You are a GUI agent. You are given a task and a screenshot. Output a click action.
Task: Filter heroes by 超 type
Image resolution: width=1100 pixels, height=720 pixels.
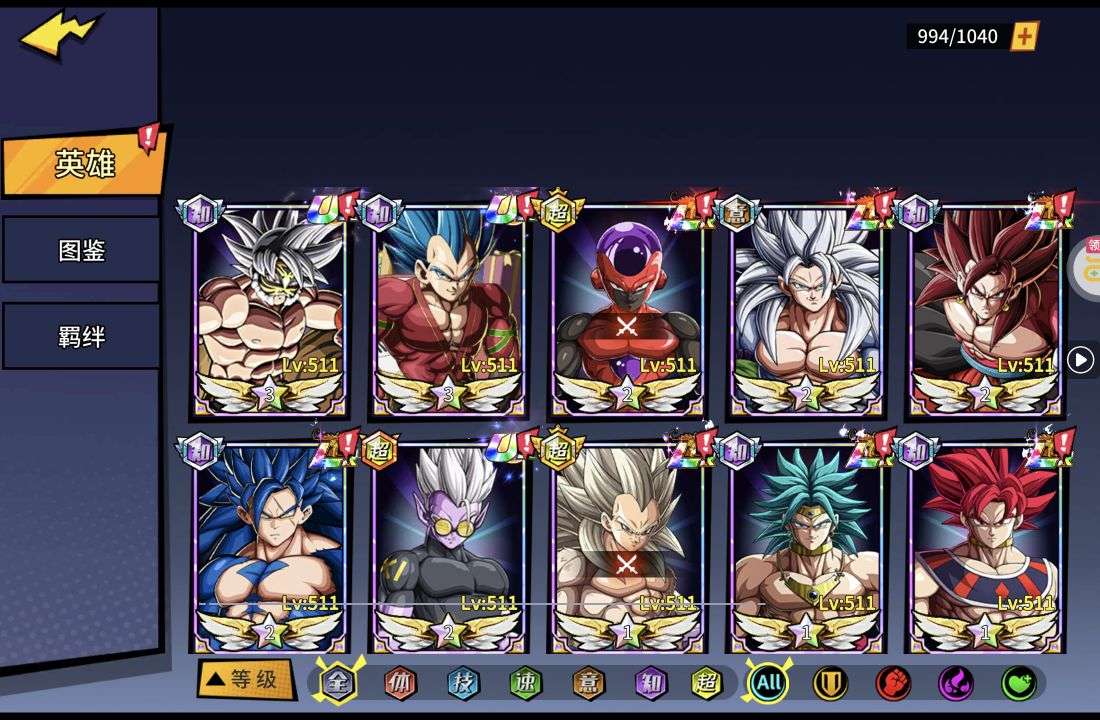(x=707, y=683)
